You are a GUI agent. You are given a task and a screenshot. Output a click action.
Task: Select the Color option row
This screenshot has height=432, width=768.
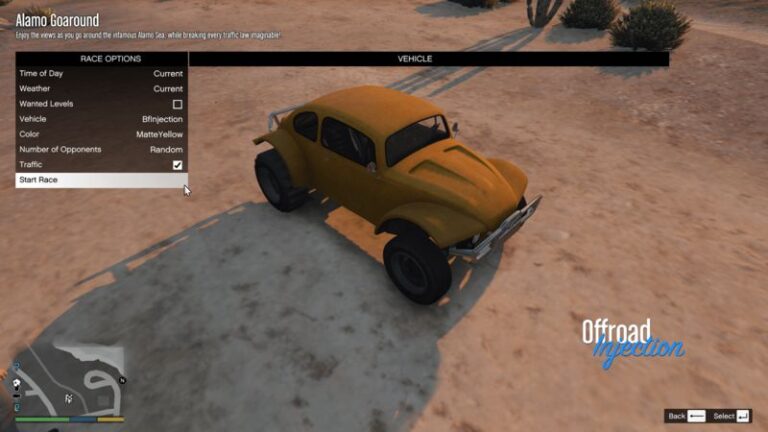(101, 134)
